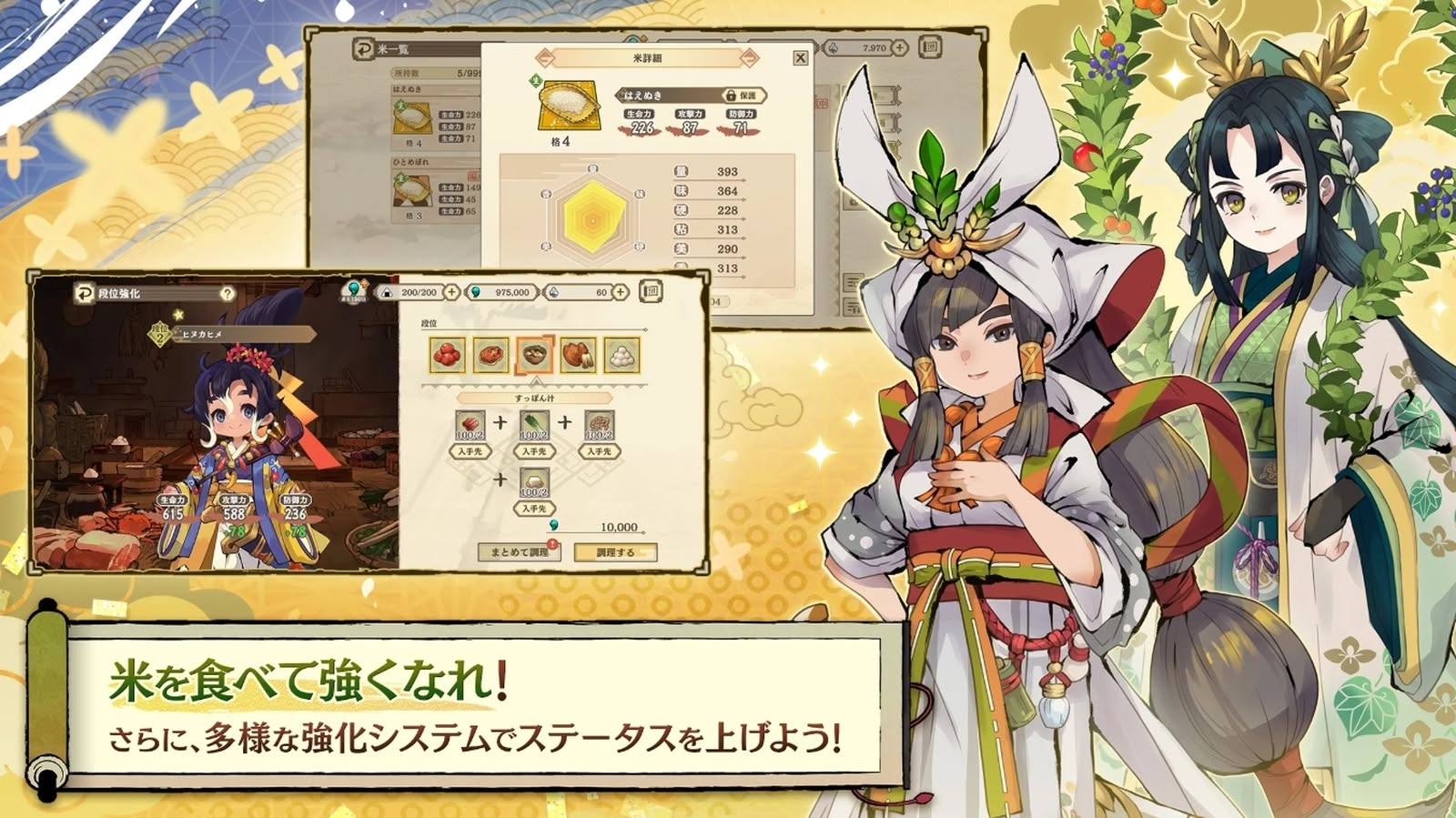Show the previous rice with the left arrow
1456x818 pixels.
(543, 58)
